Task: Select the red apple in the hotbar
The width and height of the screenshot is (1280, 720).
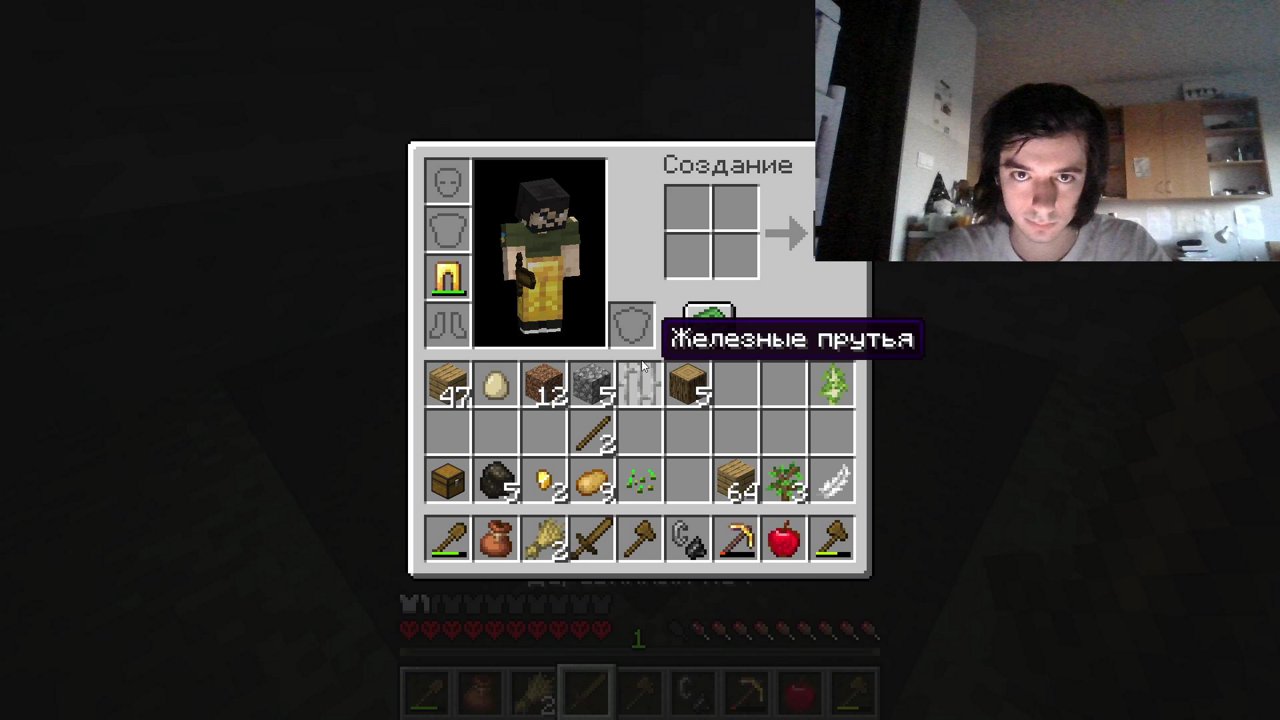Action: 784,539
